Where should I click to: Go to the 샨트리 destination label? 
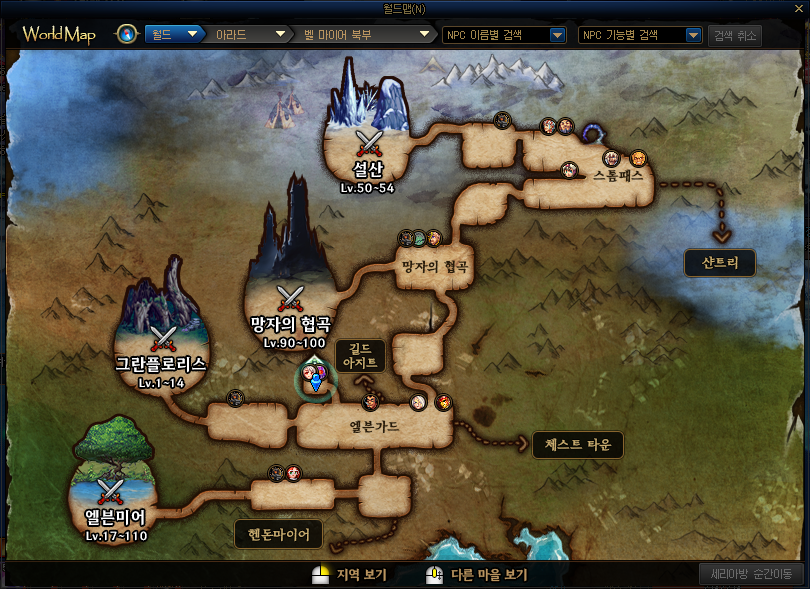(720, 263)
